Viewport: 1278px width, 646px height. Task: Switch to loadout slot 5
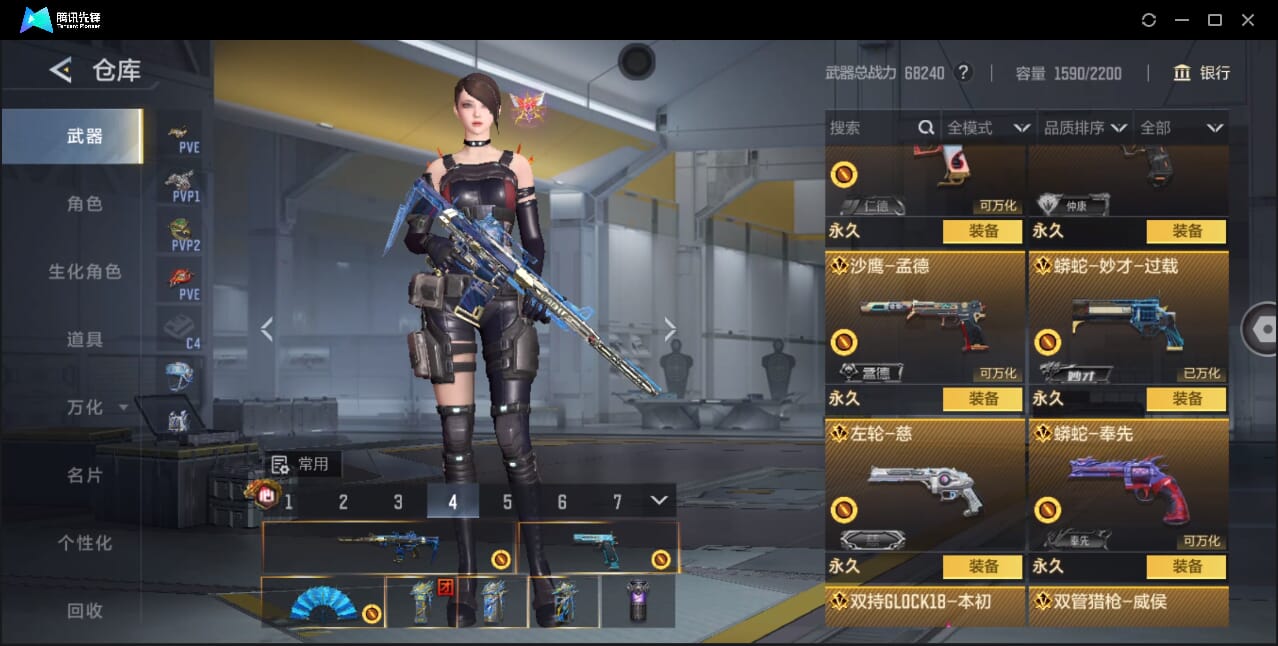(x=507, y=502)
